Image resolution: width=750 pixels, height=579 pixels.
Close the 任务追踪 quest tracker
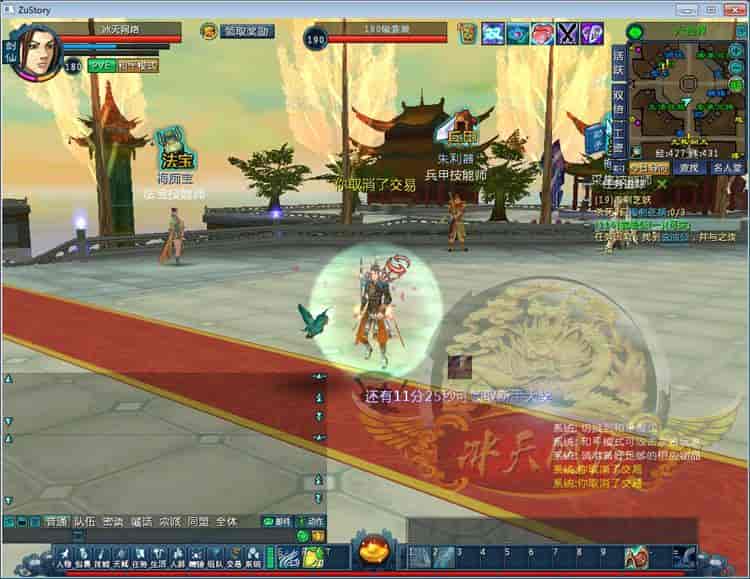661,184
